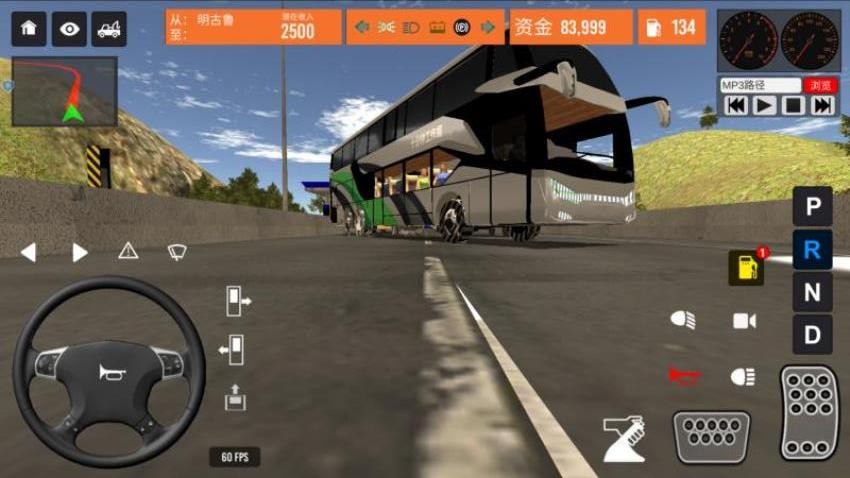Turn on the windshield wipers
Image resolution: width=850 pixels, height=478 pixels.
click(177, 251)
